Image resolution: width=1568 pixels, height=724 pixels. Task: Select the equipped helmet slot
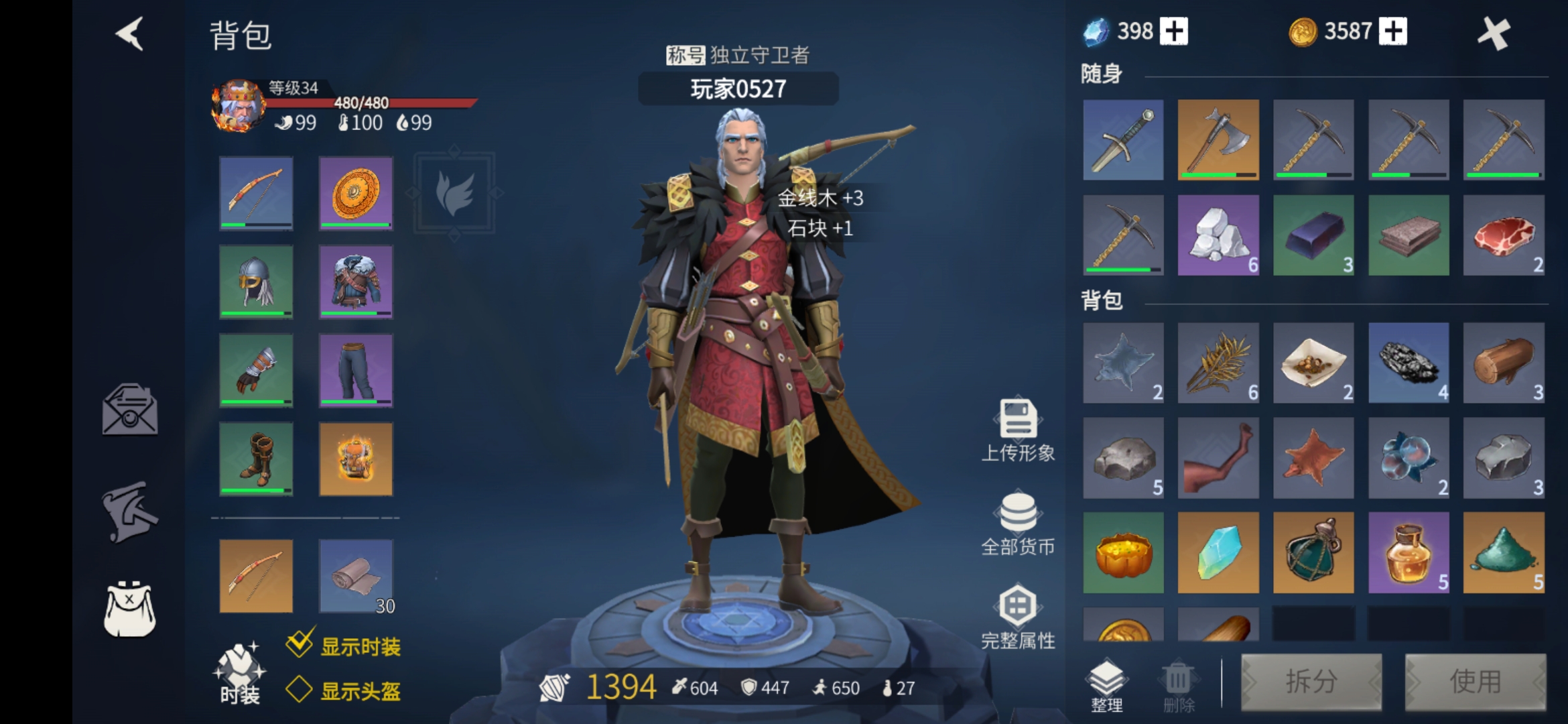[x=256, y=282]
